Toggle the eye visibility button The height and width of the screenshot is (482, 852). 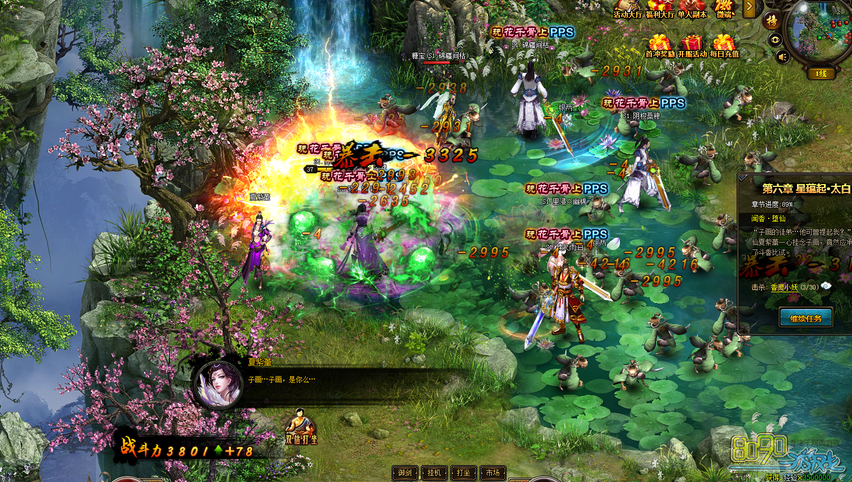[775, 39]
